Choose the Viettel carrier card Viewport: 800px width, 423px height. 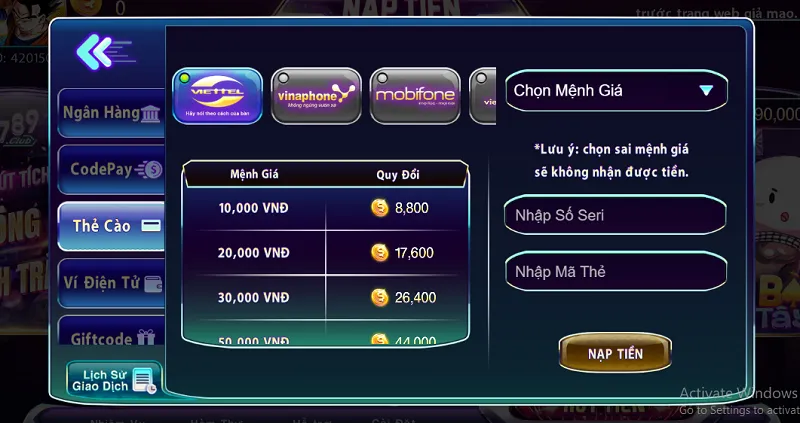click(x=216, y=96)
